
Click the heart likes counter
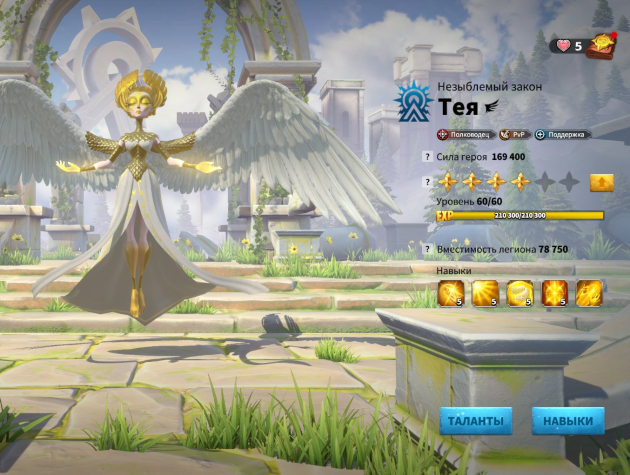tap(570, 45)
